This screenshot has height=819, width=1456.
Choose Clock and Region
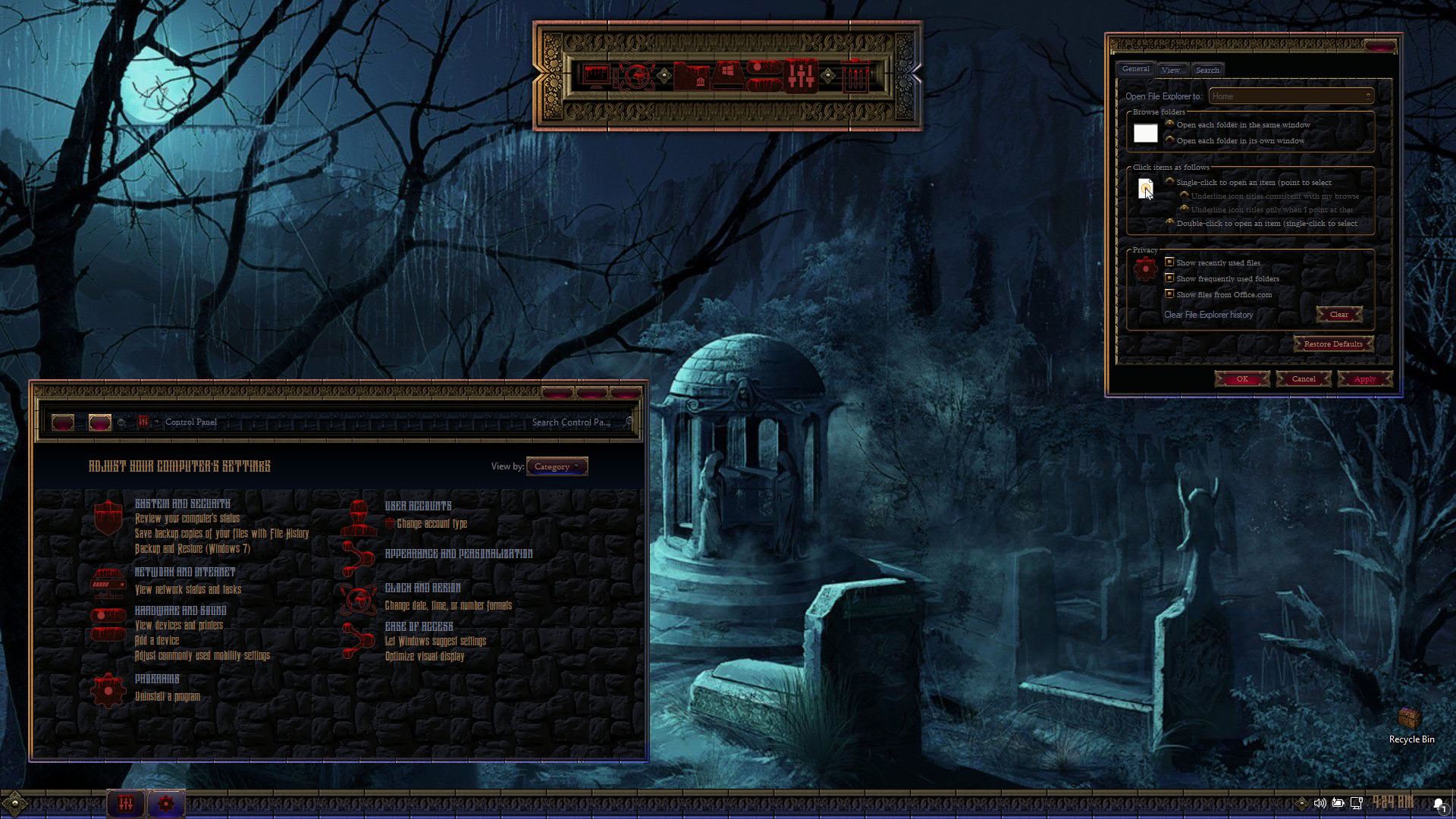(422, 588)
